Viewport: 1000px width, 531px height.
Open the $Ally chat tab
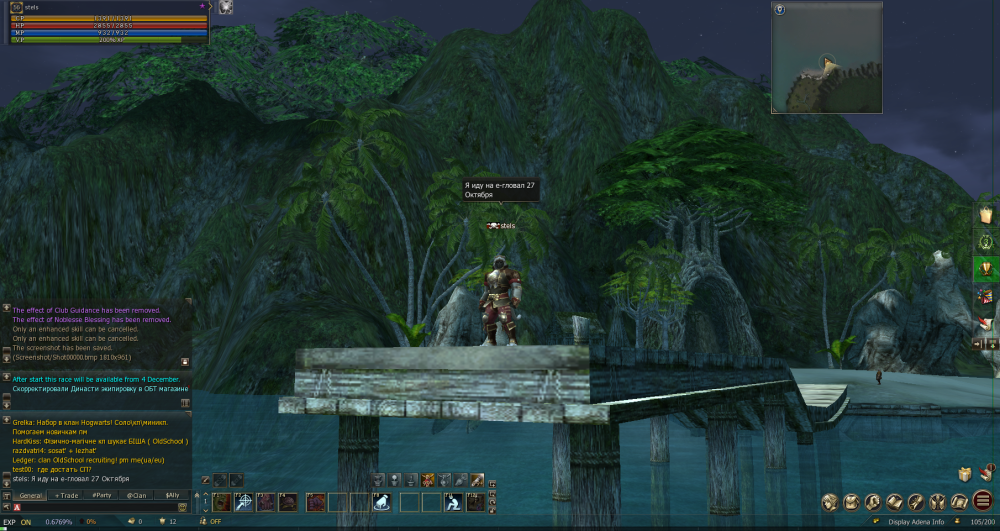pos(171,495)
